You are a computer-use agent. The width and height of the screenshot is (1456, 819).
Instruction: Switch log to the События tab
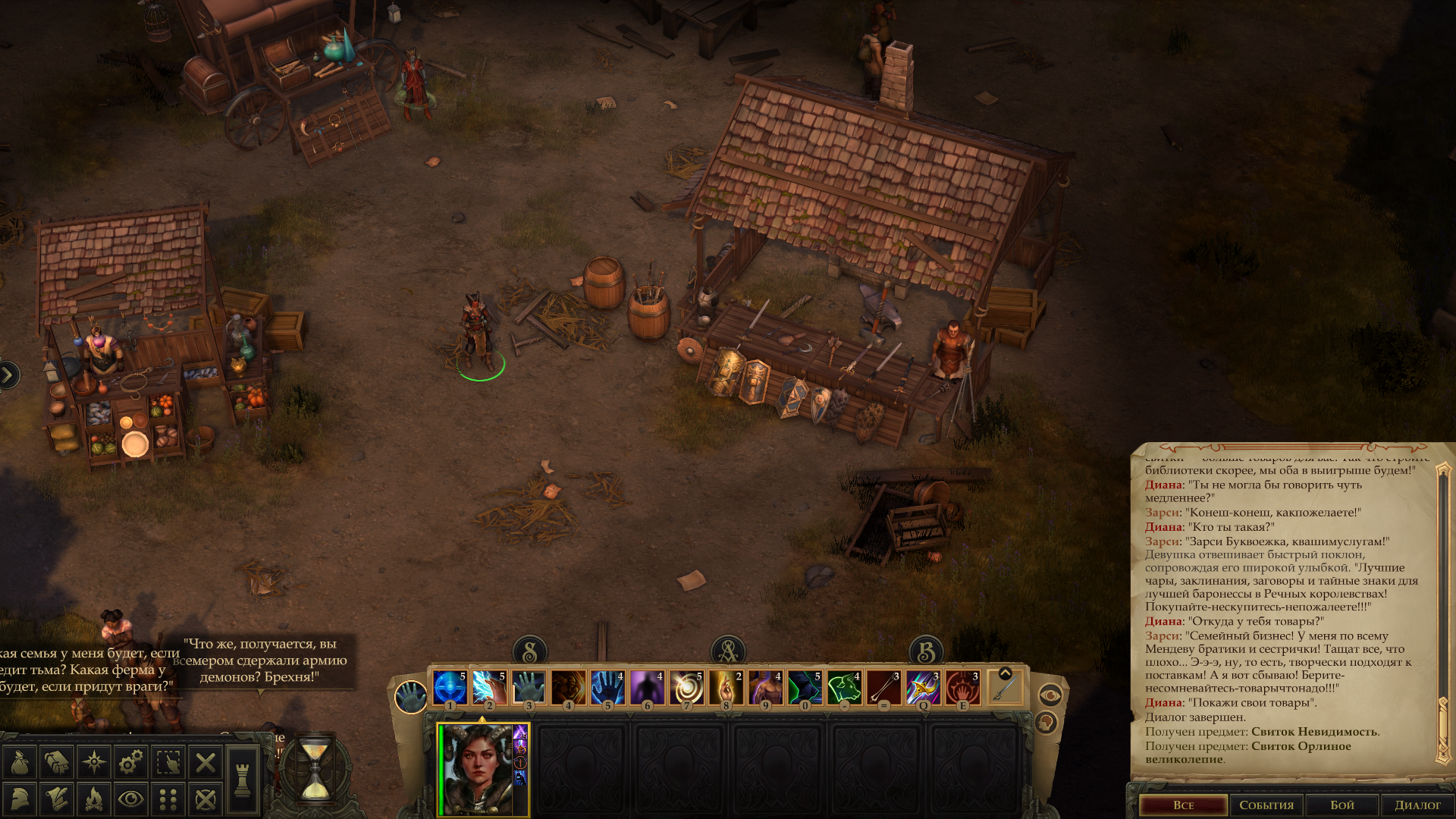(1266, 805)
